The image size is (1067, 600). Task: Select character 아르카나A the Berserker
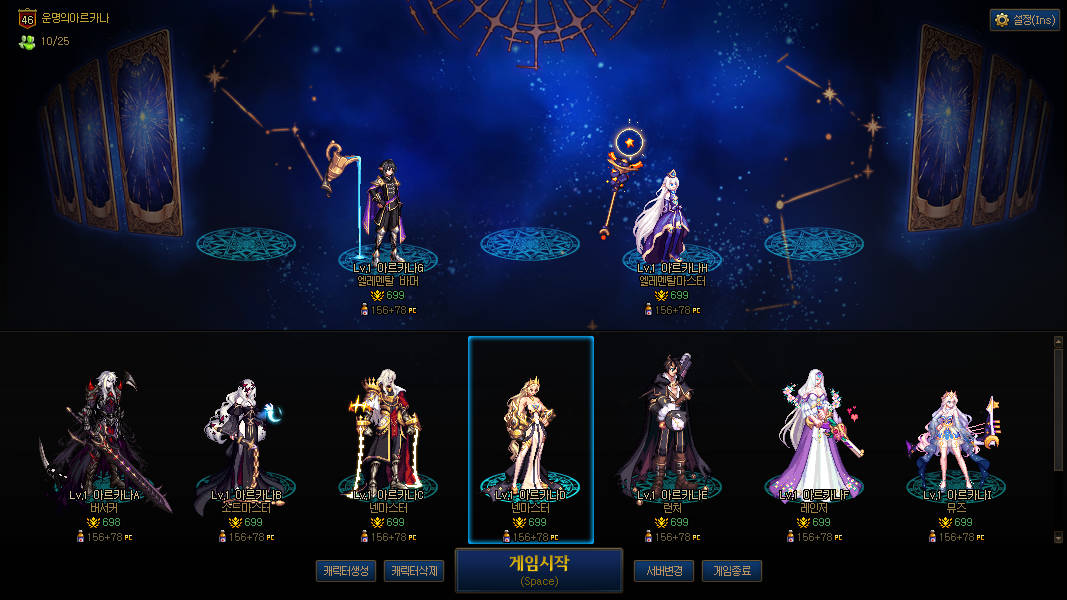pos(105,440)
